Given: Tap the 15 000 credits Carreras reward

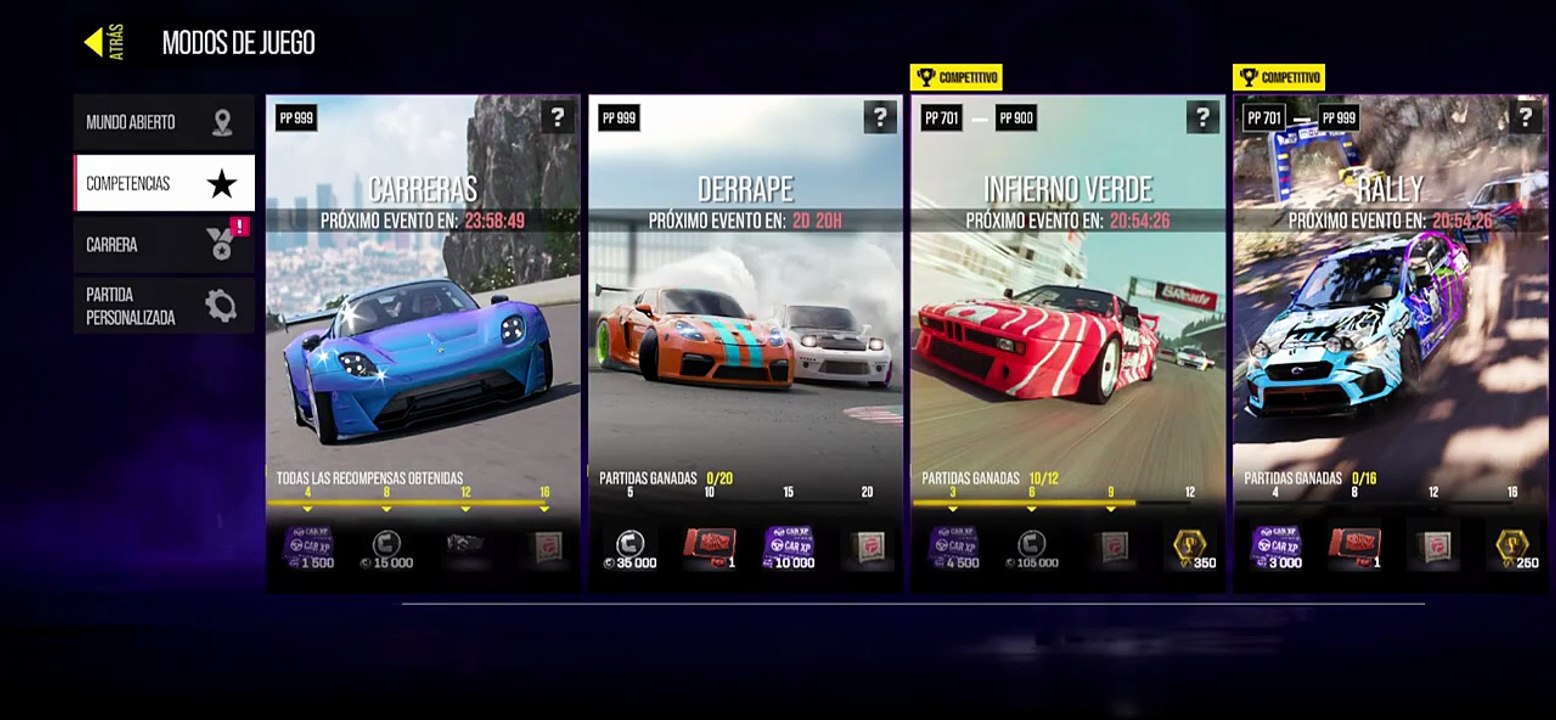Looking at the screenshot, I should pos(386,548).
